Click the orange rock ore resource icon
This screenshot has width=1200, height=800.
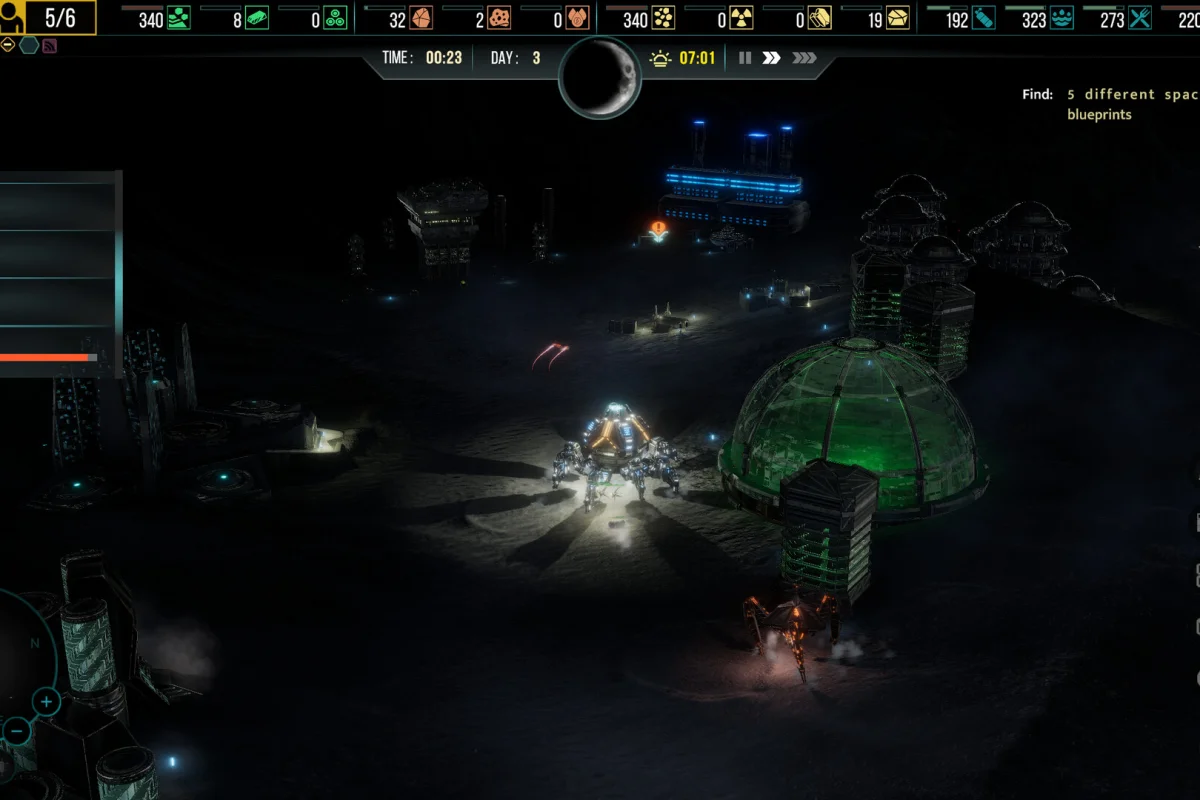421,19
